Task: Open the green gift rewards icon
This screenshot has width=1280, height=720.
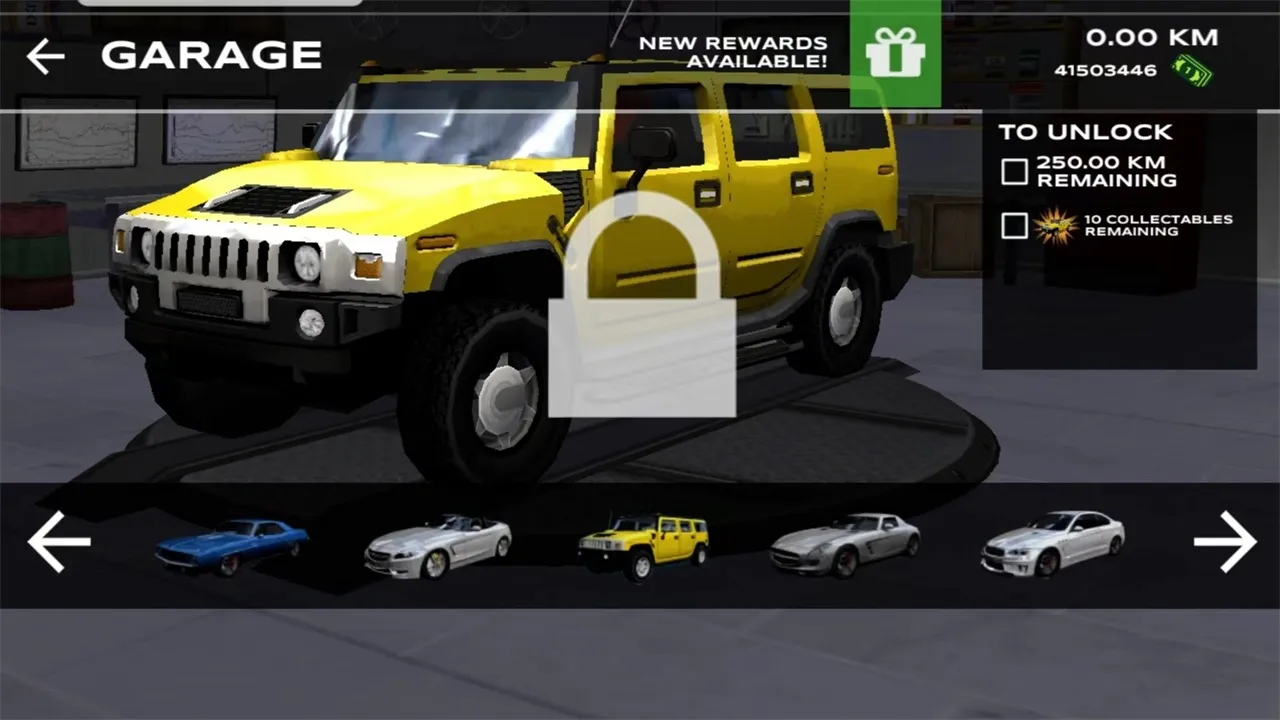Action: click(897, 55)
